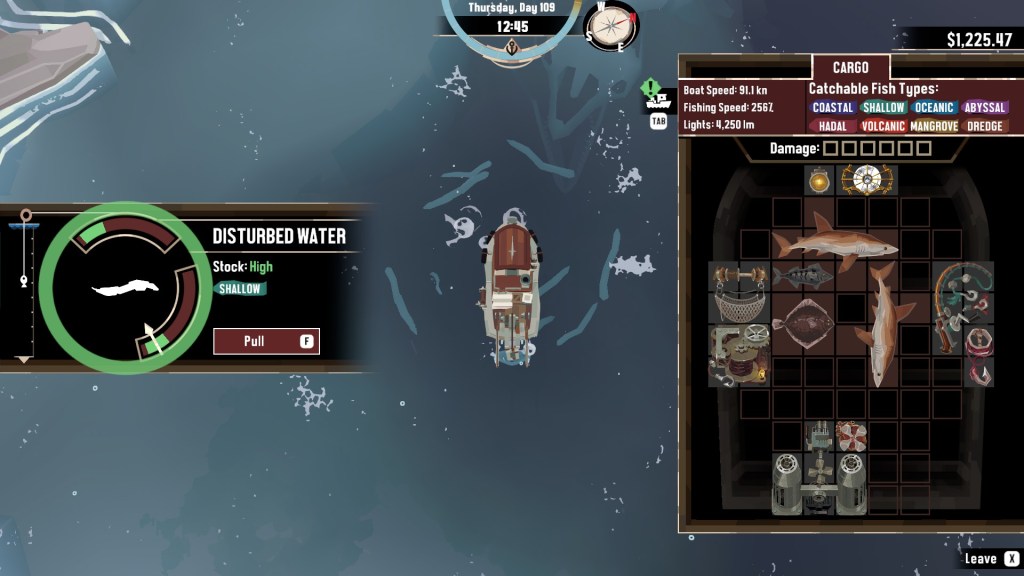Pick the red and white striped item

[851, 436]
